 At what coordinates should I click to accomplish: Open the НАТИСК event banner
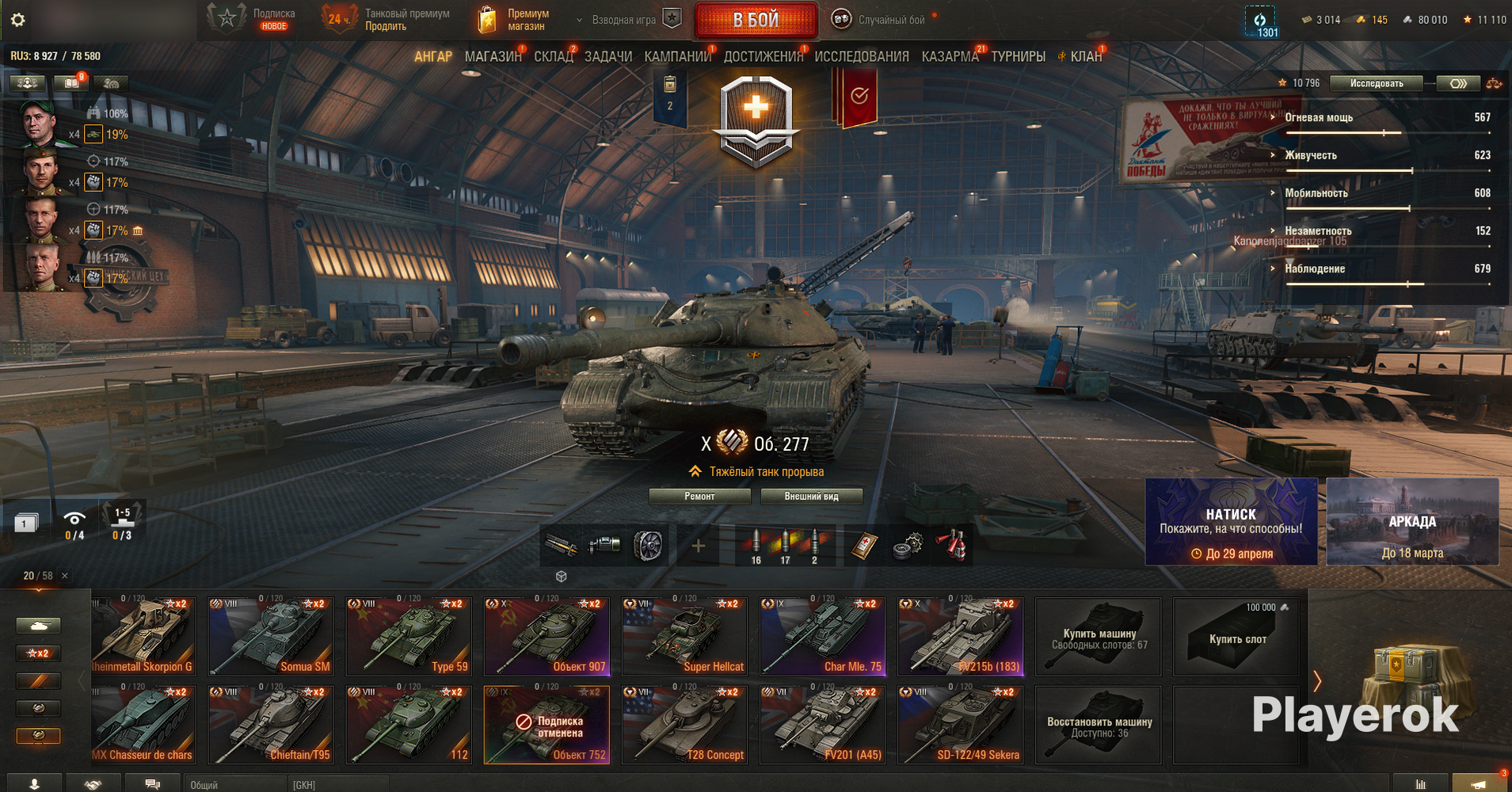coord(1231,521)
